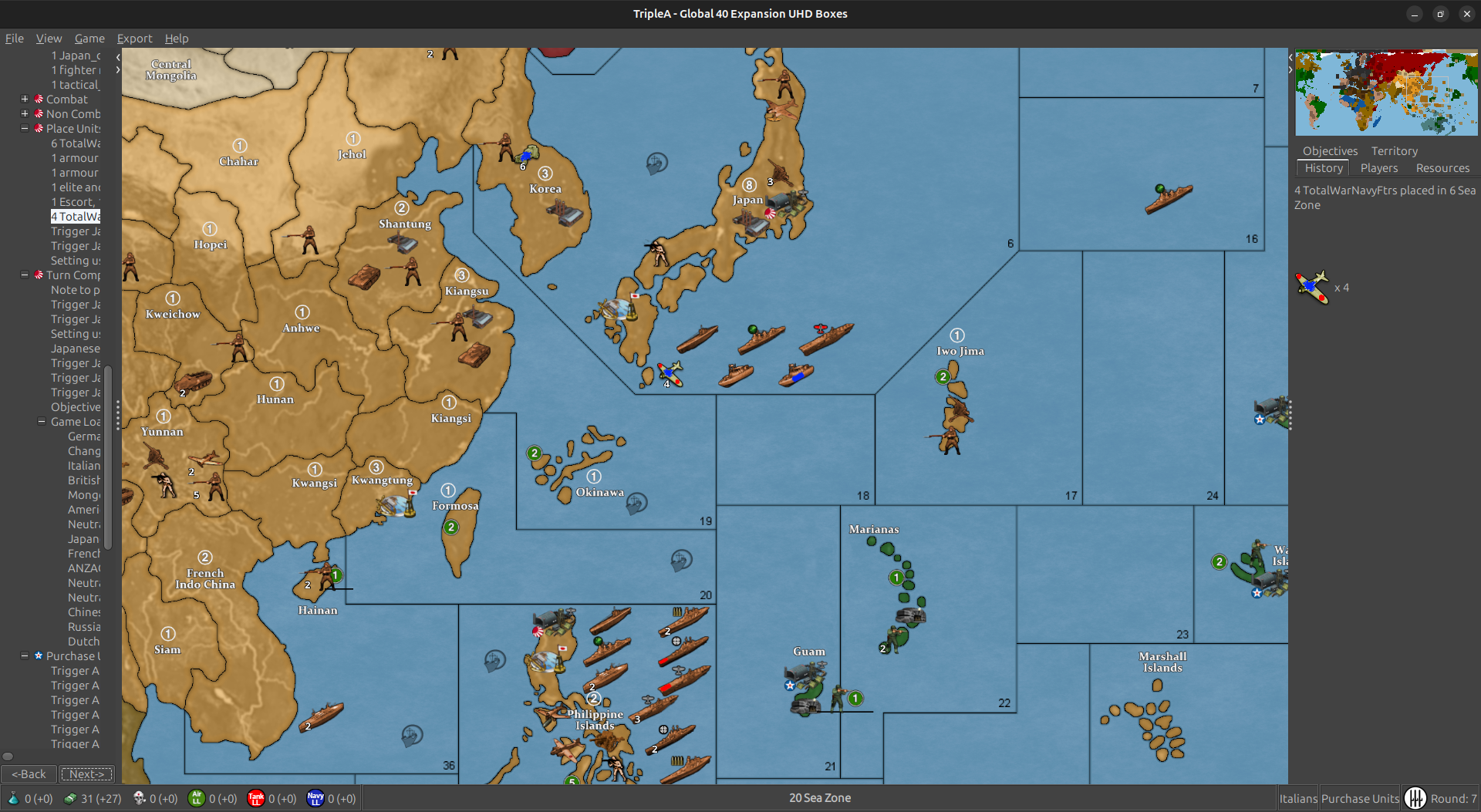
Task: Click the blue Navy LL resource icon
Action: (316, 799)
